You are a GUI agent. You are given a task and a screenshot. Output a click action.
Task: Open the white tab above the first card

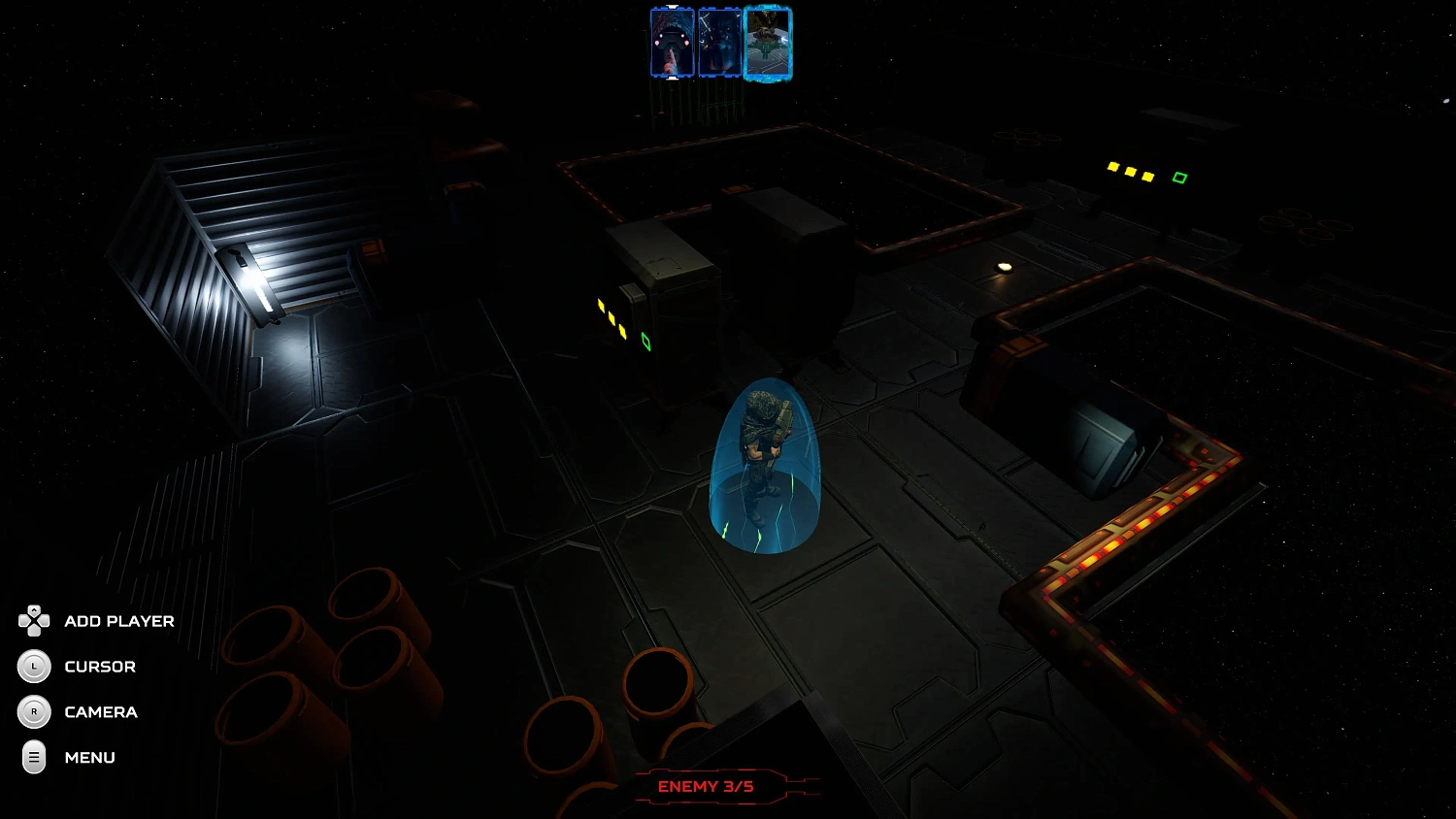(671, 6)
